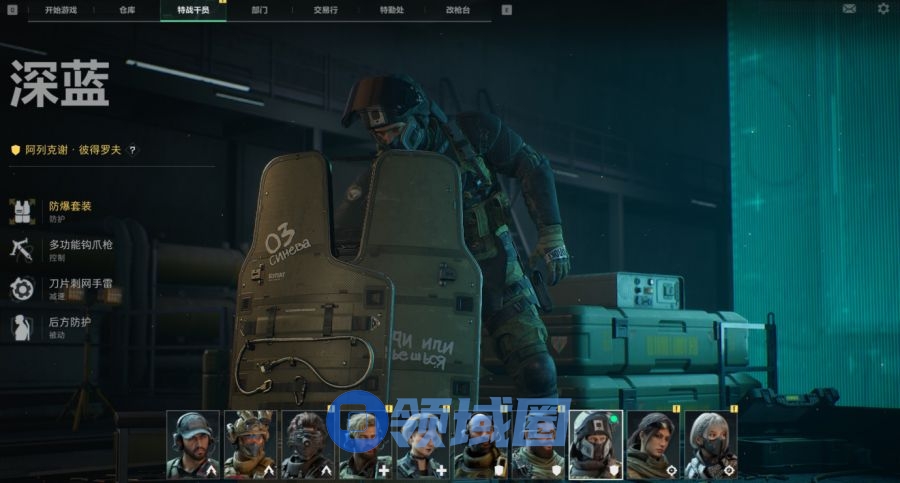Viewport: 900px width, 483px height.
Task: Select the silver-haired masked woman operator portrait
Action: [711, 444]
